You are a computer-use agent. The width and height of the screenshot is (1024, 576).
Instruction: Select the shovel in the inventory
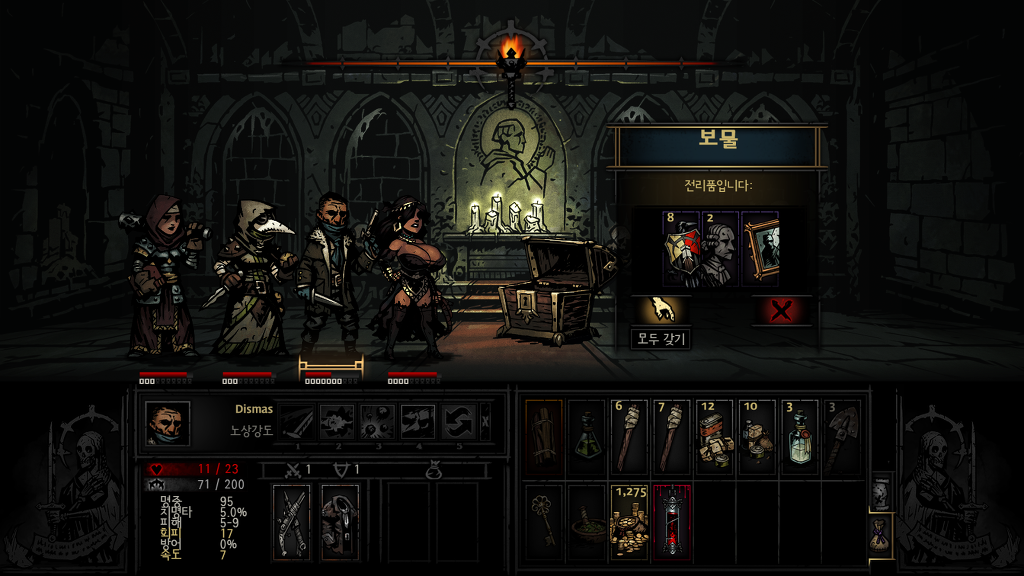[844, 437]
